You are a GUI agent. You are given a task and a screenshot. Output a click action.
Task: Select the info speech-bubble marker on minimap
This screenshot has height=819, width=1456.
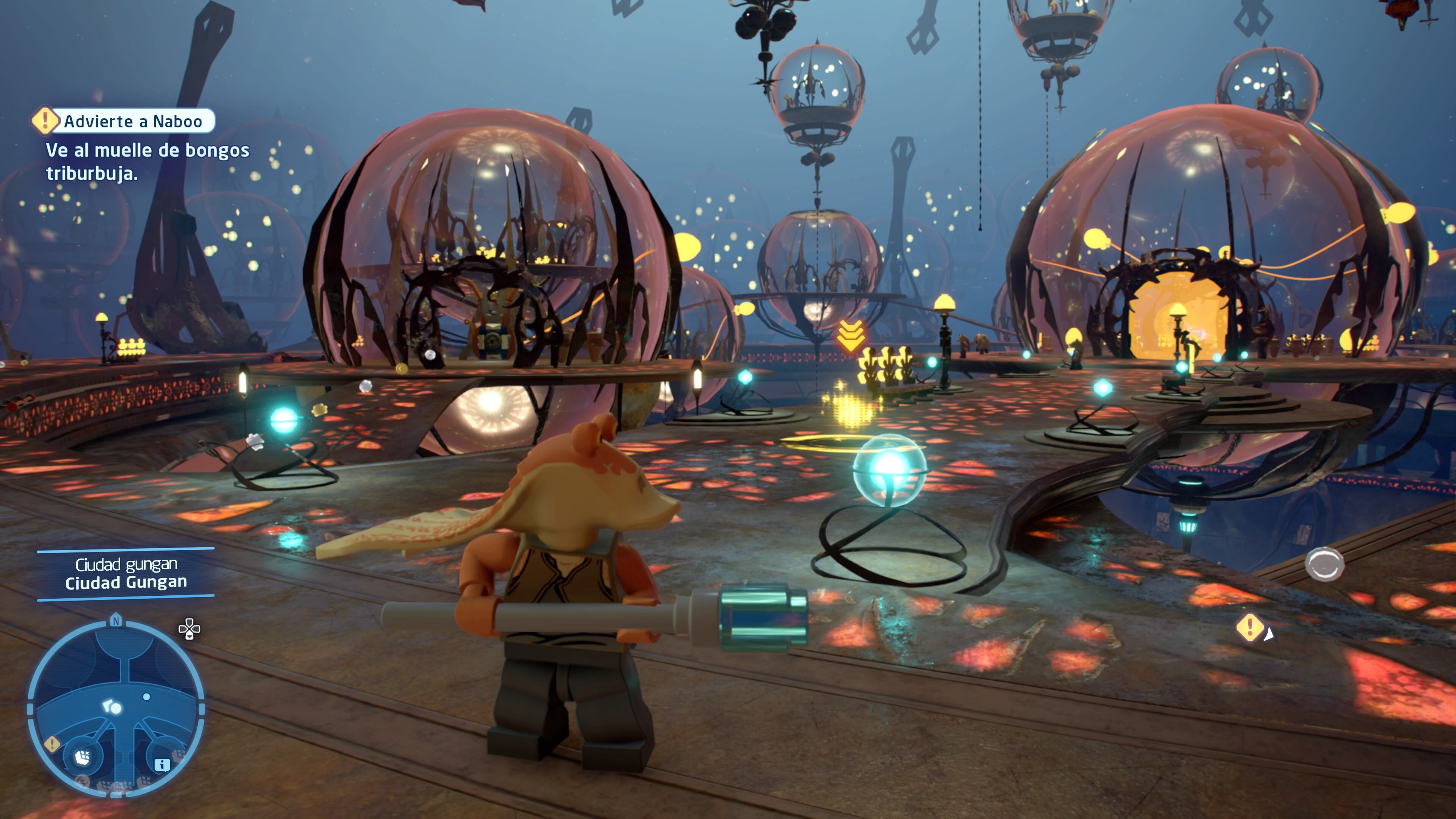pos(162,765)
